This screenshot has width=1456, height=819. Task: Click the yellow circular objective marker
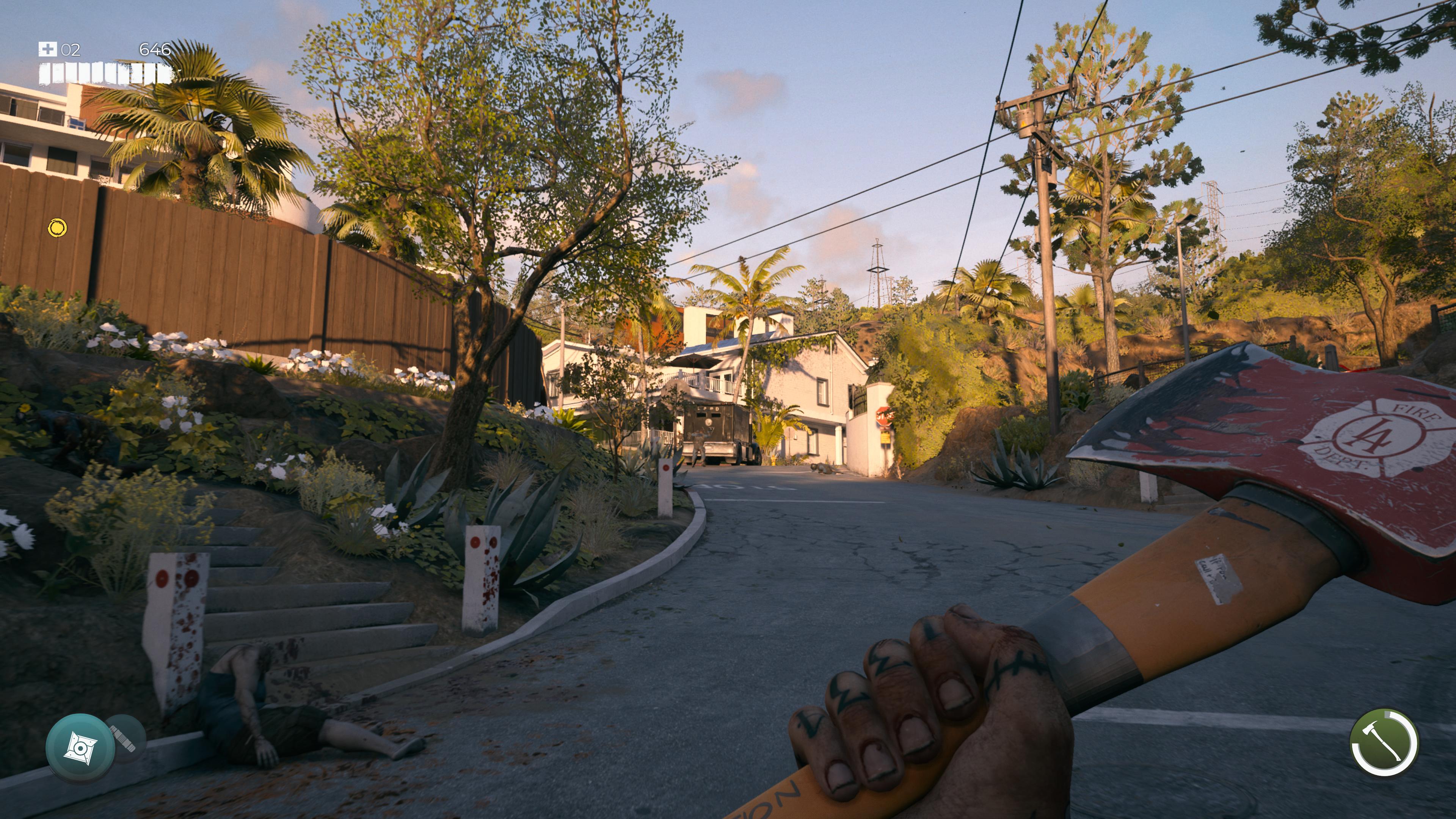57,227
